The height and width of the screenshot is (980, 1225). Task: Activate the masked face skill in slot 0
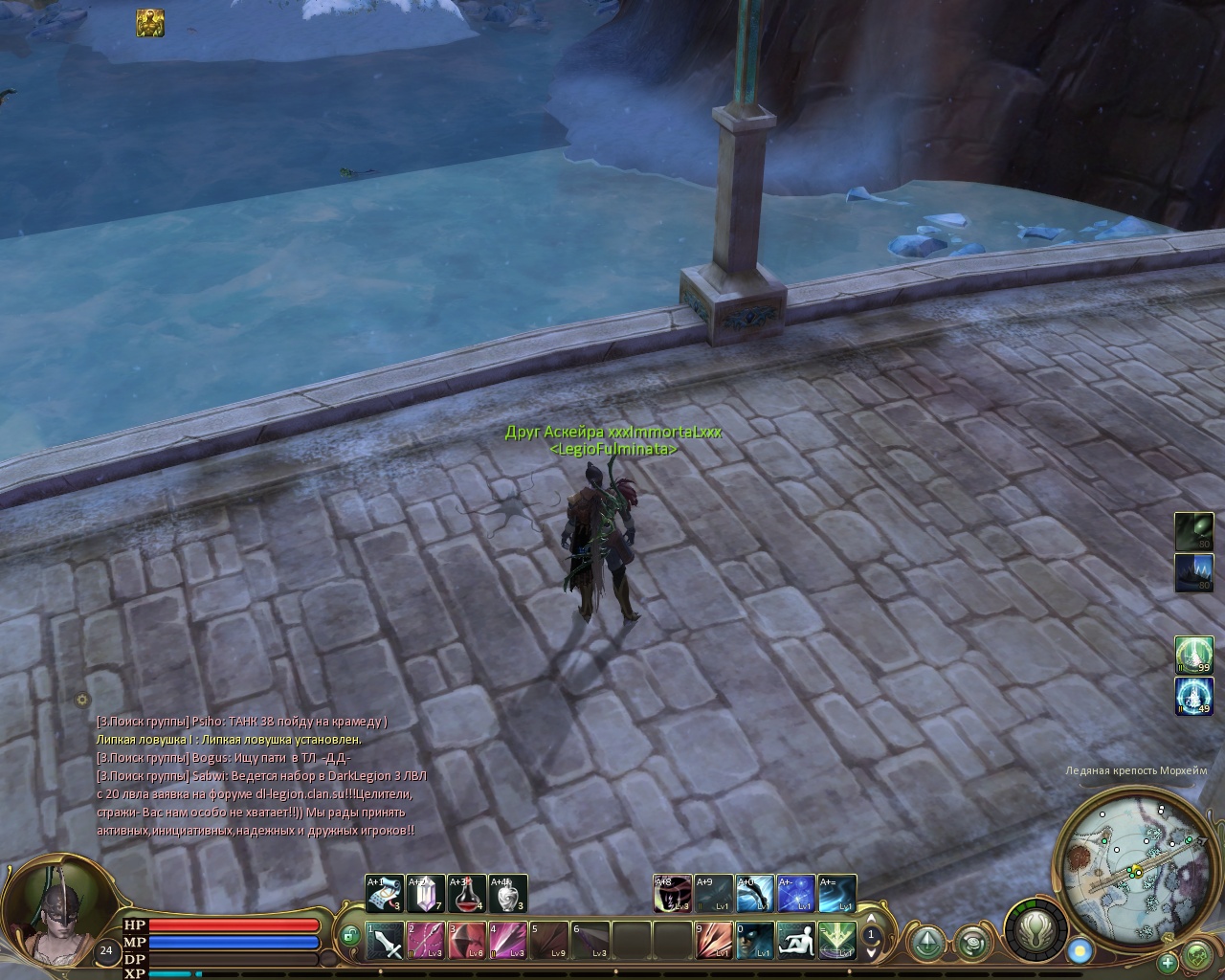tap(755, 941)
